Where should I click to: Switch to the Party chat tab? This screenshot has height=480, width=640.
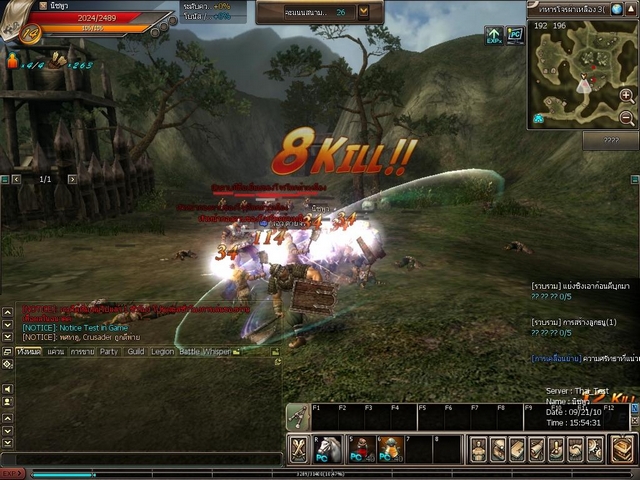click(x=108, y=352)
